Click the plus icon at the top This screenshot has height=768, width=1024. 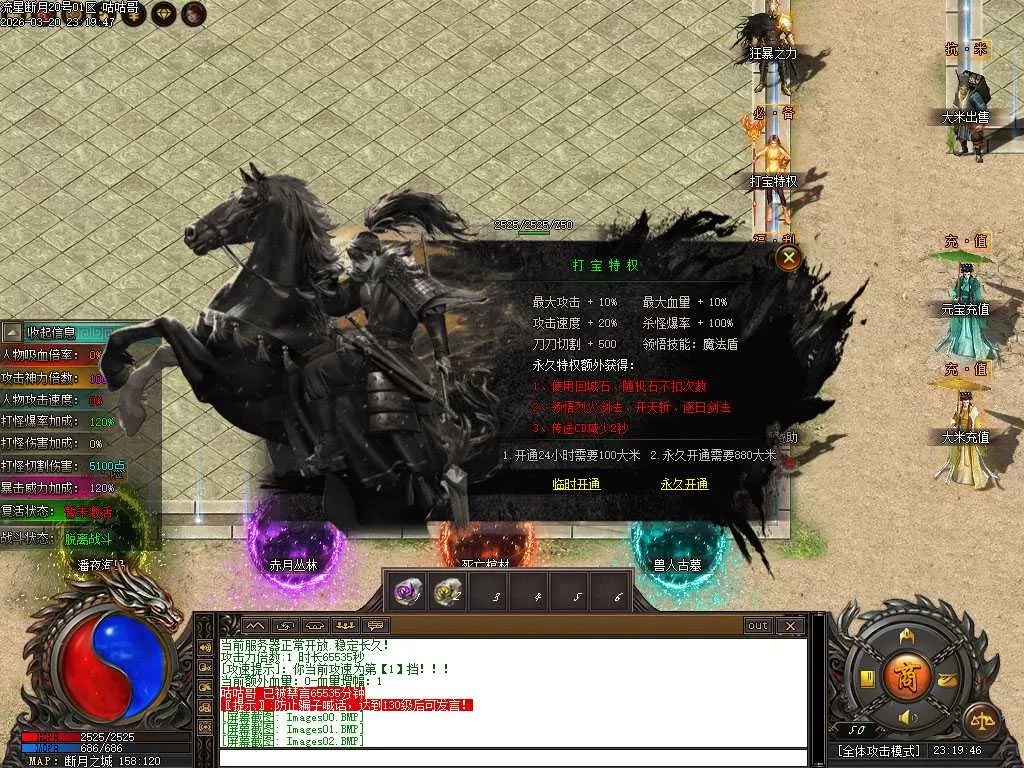[134, 13]
